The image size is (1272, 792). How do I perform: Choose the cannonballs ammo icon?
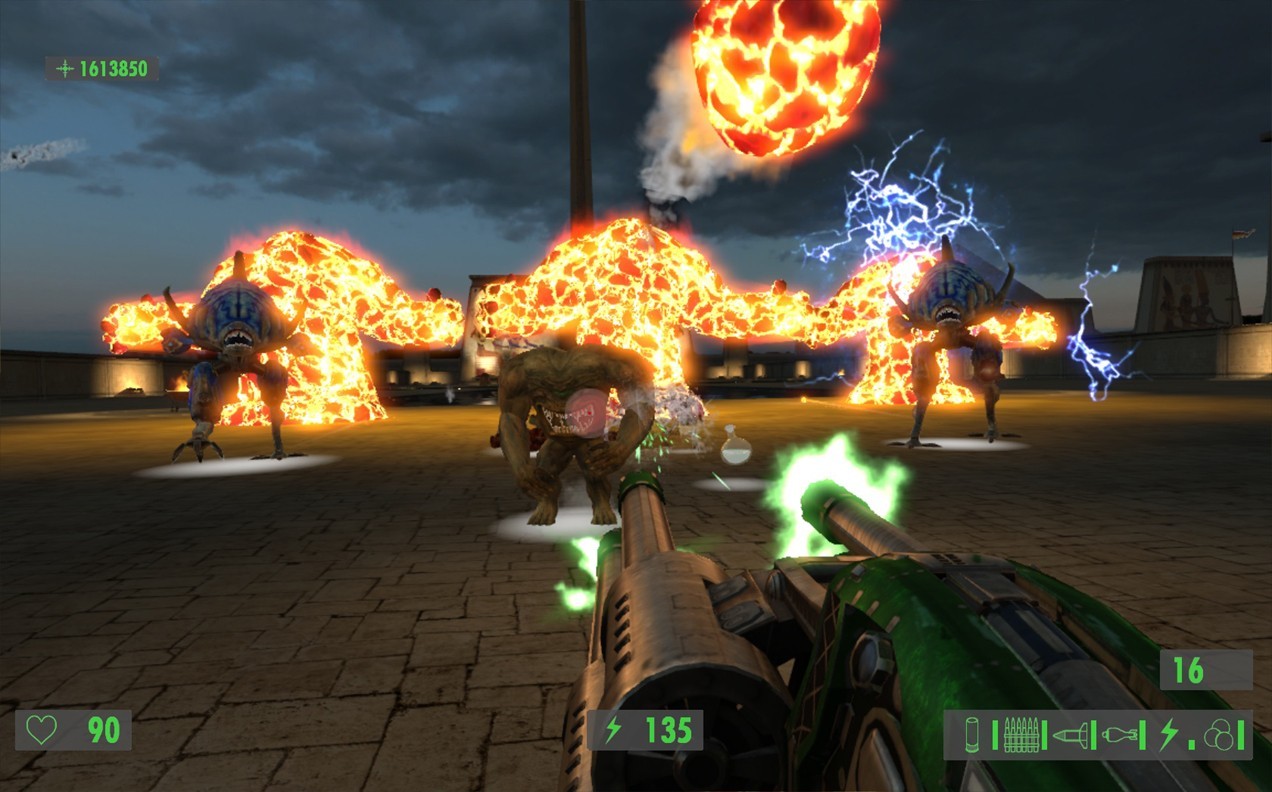[1217, 735]
